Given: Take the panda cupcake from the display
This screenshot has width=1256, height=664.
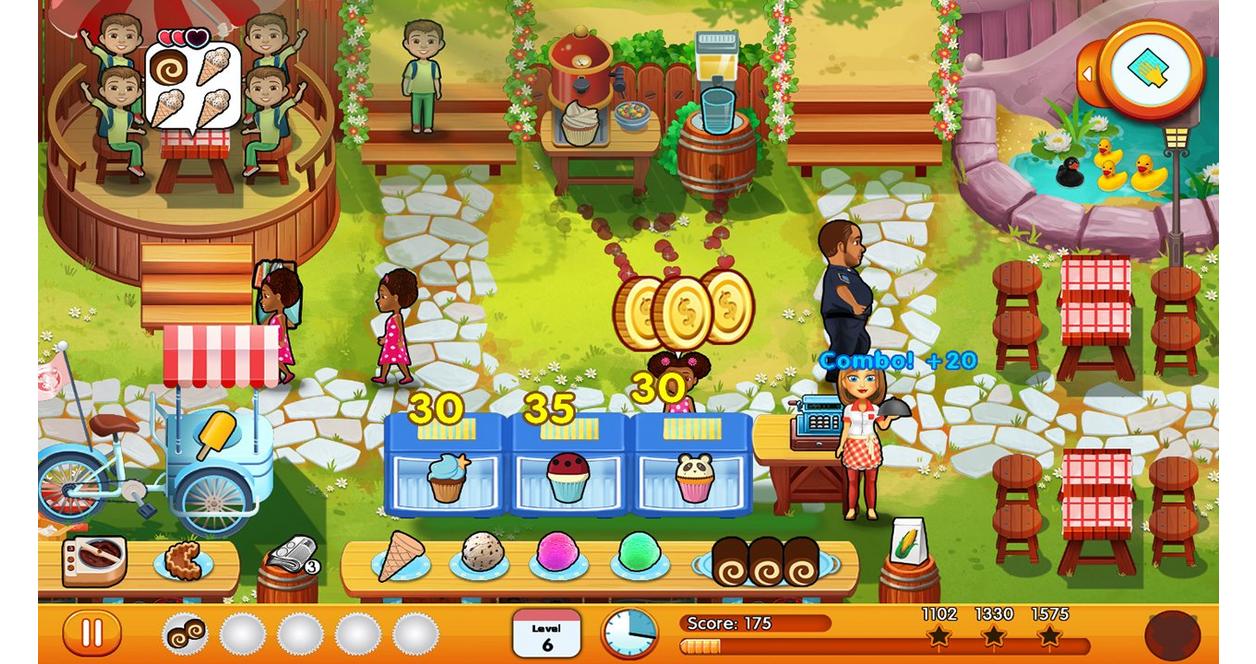Looking at the screenshot, I should pos(692,477).
